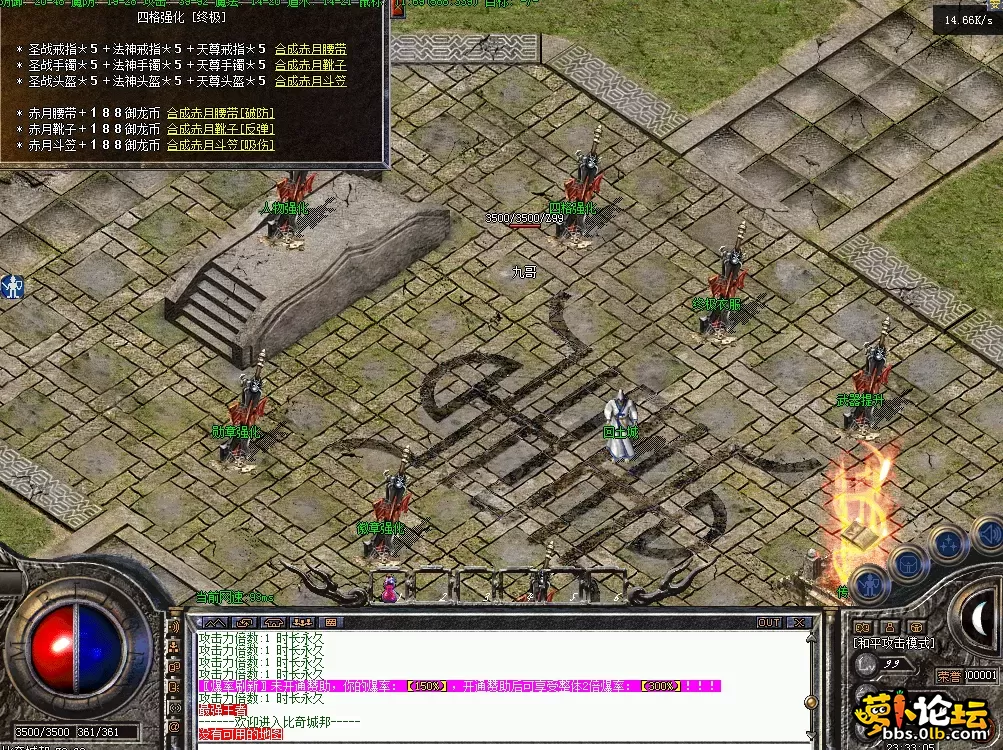Select the 合成赤月靴子 link in the 圣战手镯 row
1003x750 pixels.
pyautogui.click(x=311, y=65)
